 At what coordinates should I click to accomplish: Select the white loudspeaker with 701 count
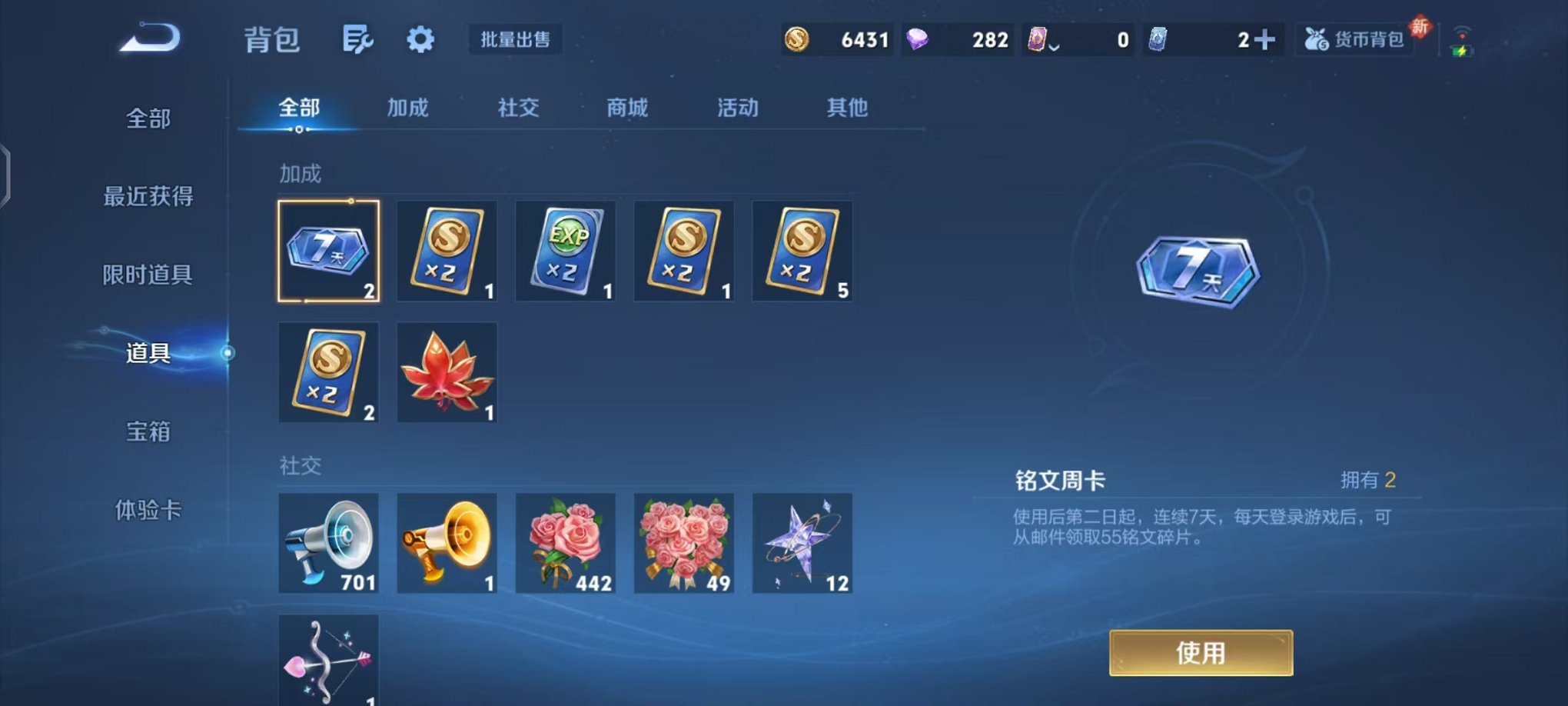pos(328,544)
